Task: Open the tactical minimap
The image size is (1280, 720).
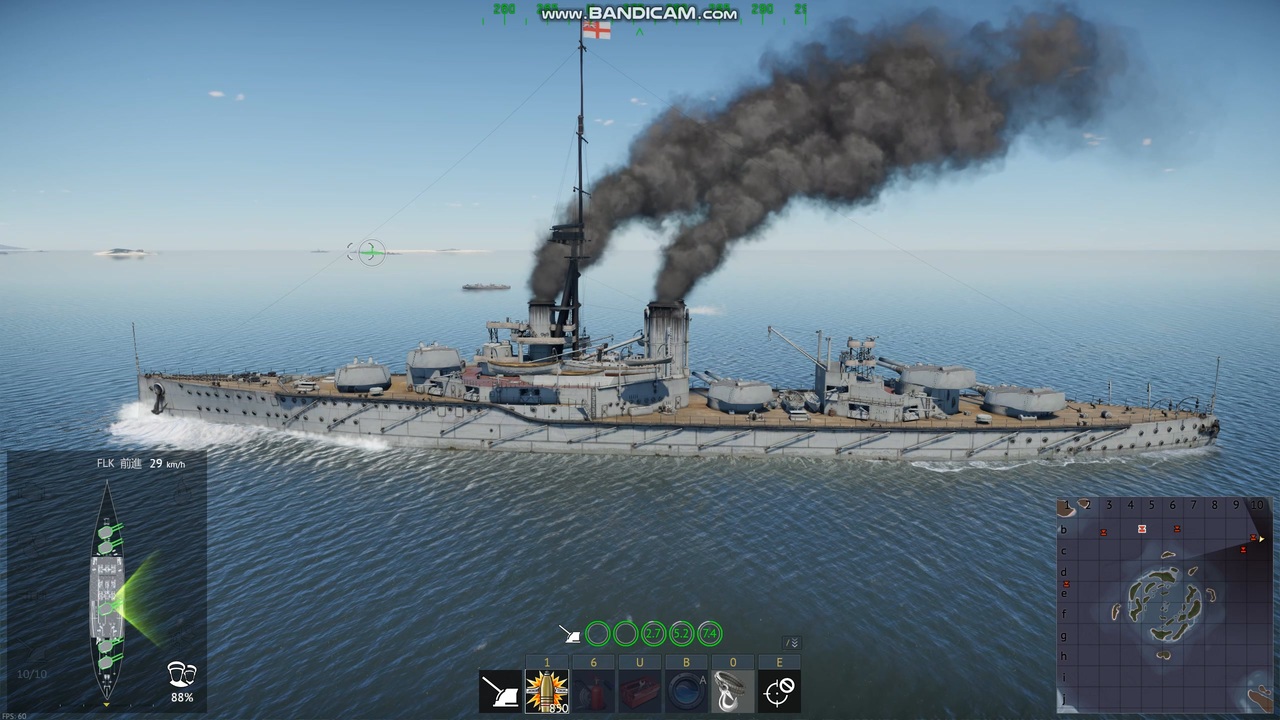Action: tap(1161, 605)
